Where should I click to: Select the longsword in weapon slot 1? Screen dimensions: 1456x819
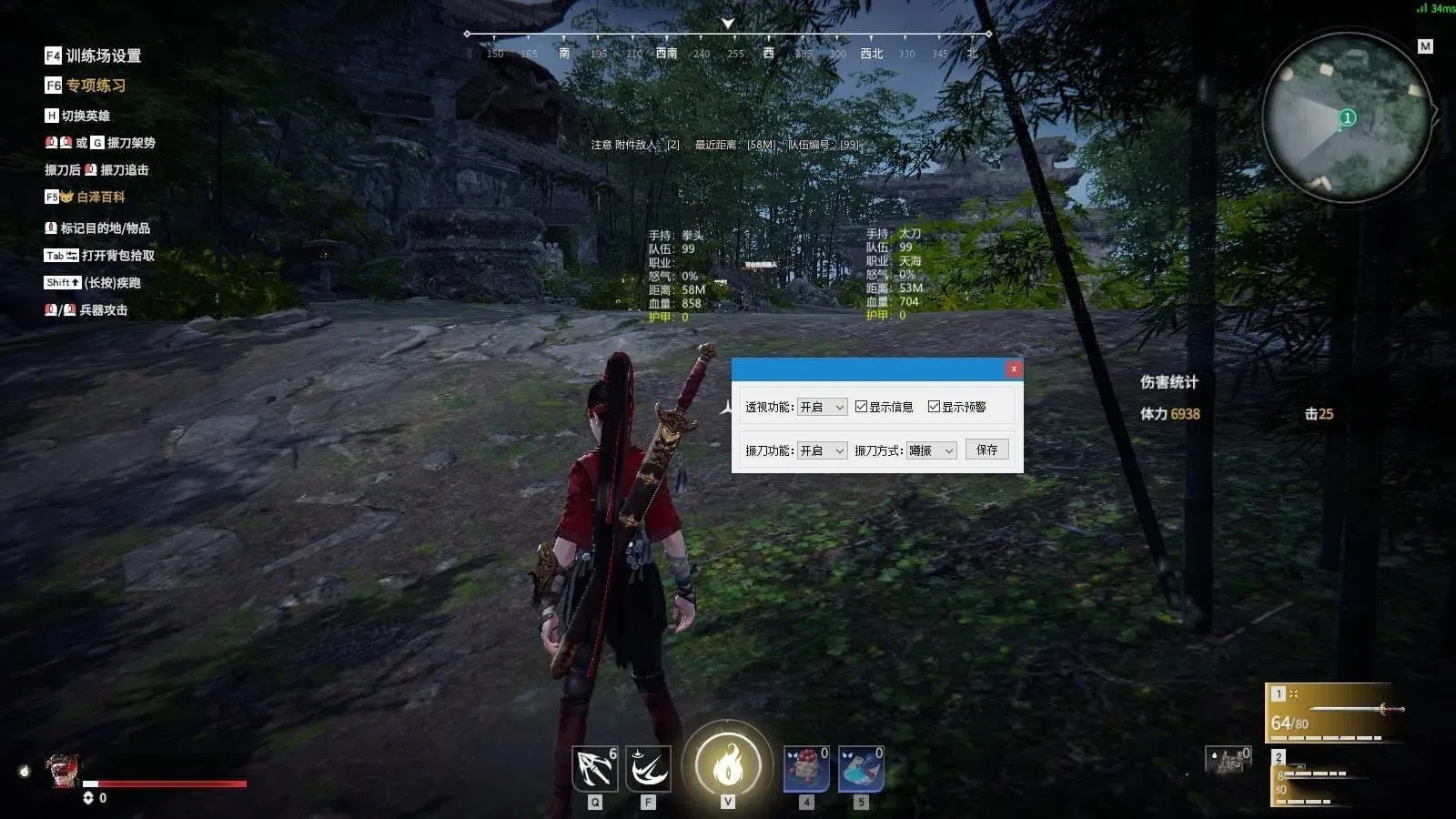pos(1333,710)
